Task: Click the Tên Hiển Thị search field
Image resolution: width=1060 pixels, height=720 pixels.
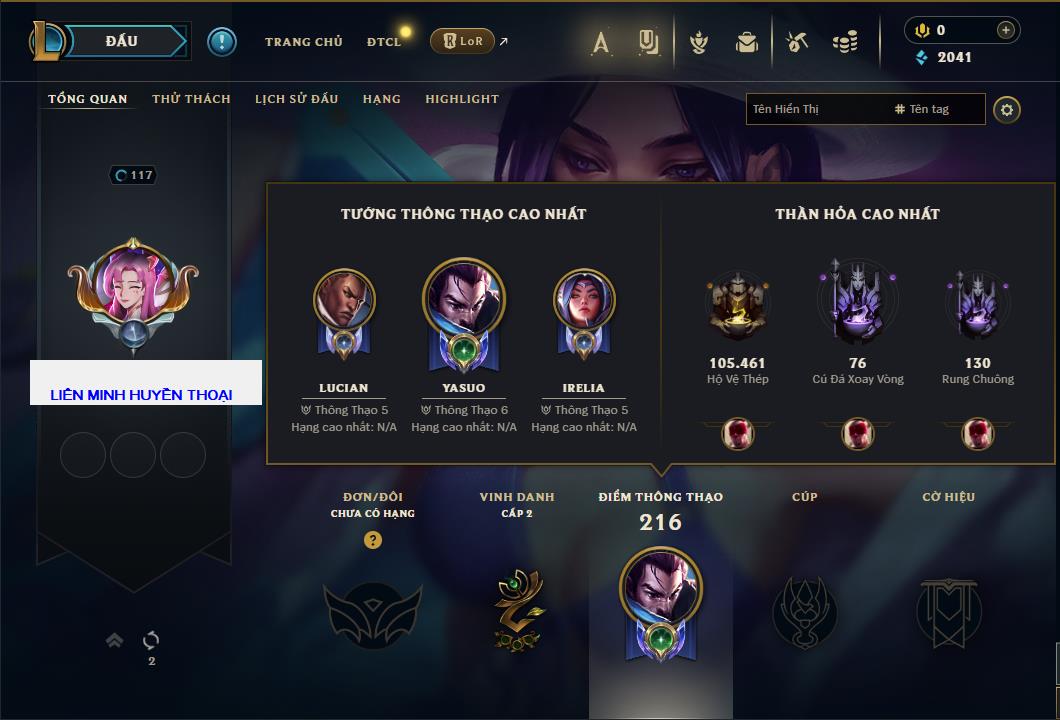Action: 815,109
